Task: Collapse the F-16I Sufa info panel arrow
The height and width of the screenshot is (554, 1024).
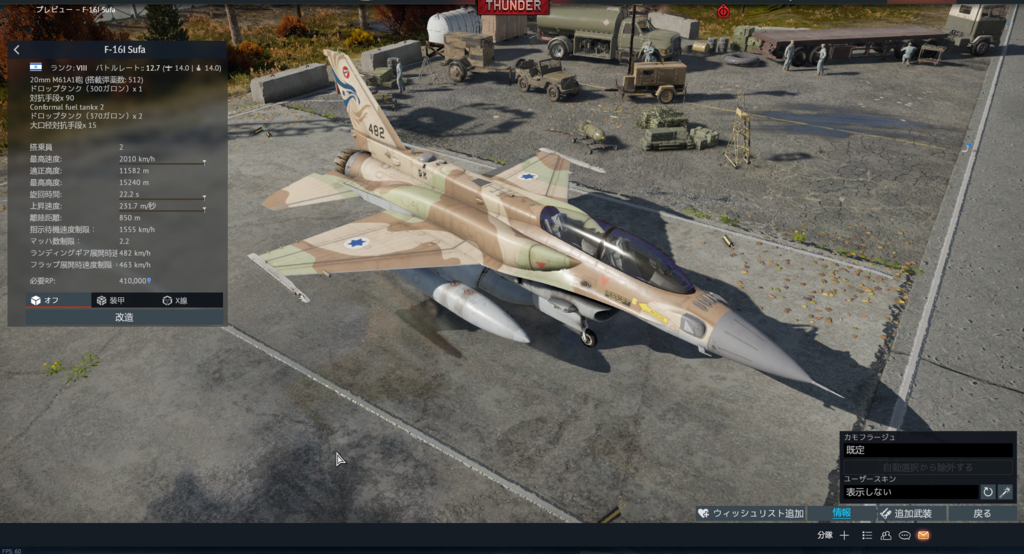Action: tap(17, 49)
